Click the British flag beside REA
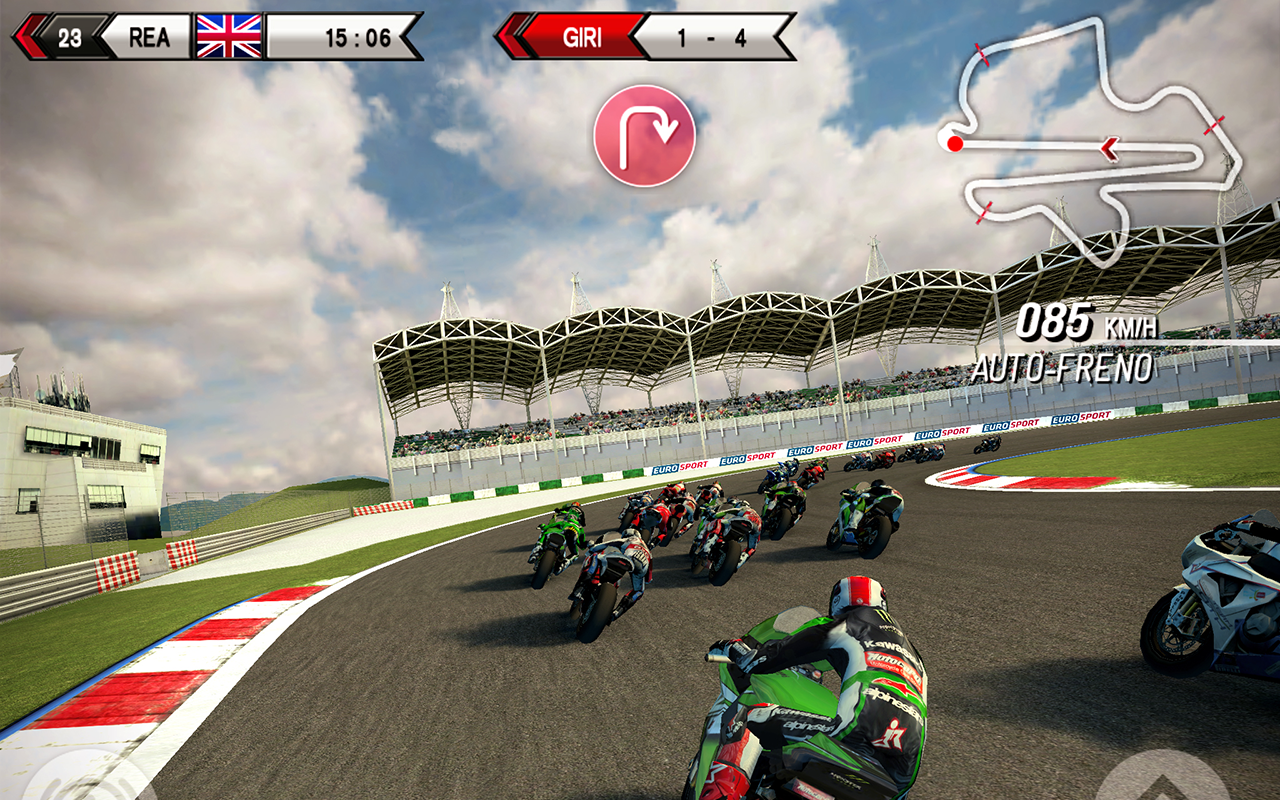The height and width of the screenshot is (800, 1280). click(227, 34)
